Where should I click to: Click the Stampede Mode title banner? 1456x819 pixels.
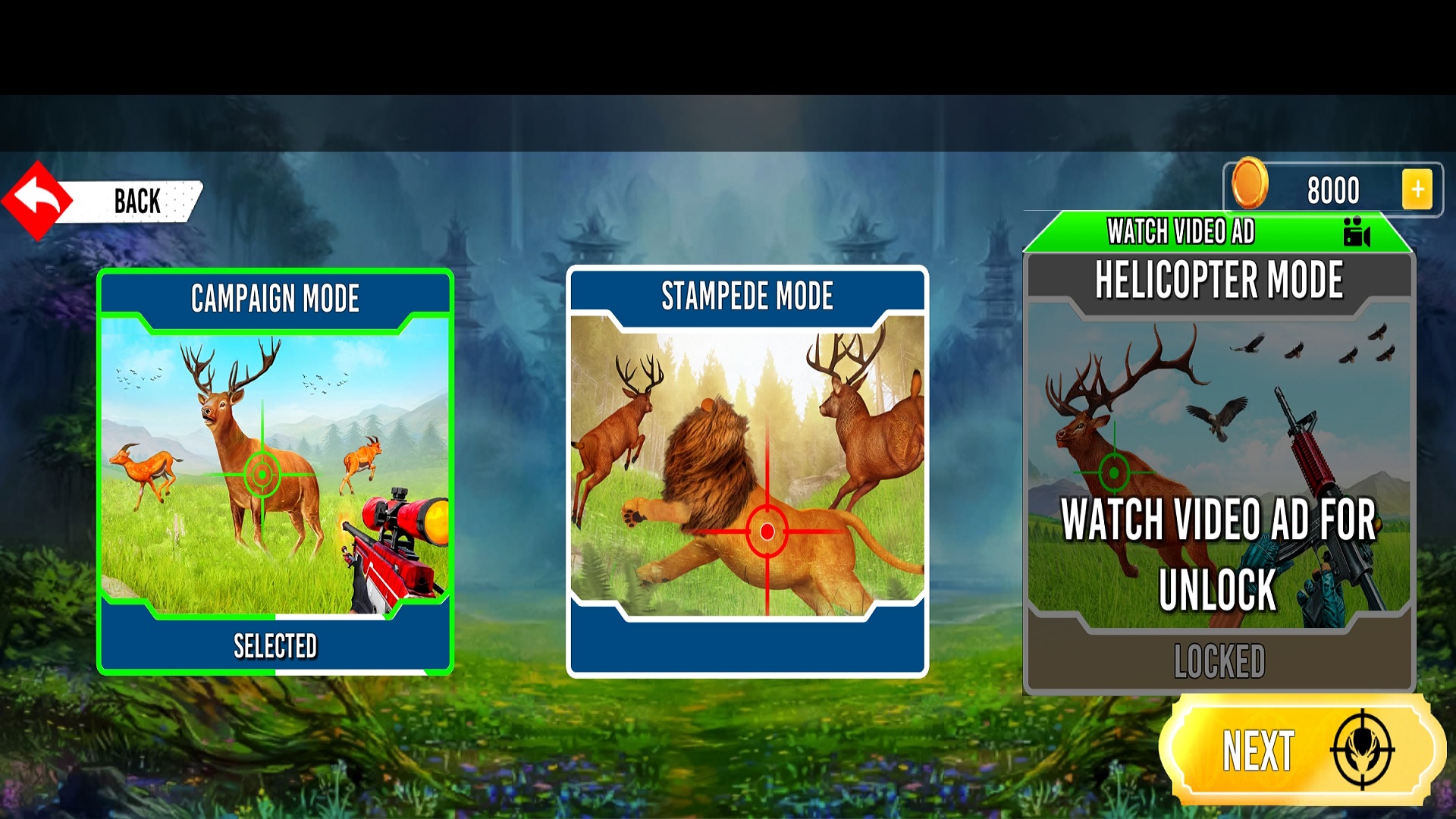747,296
